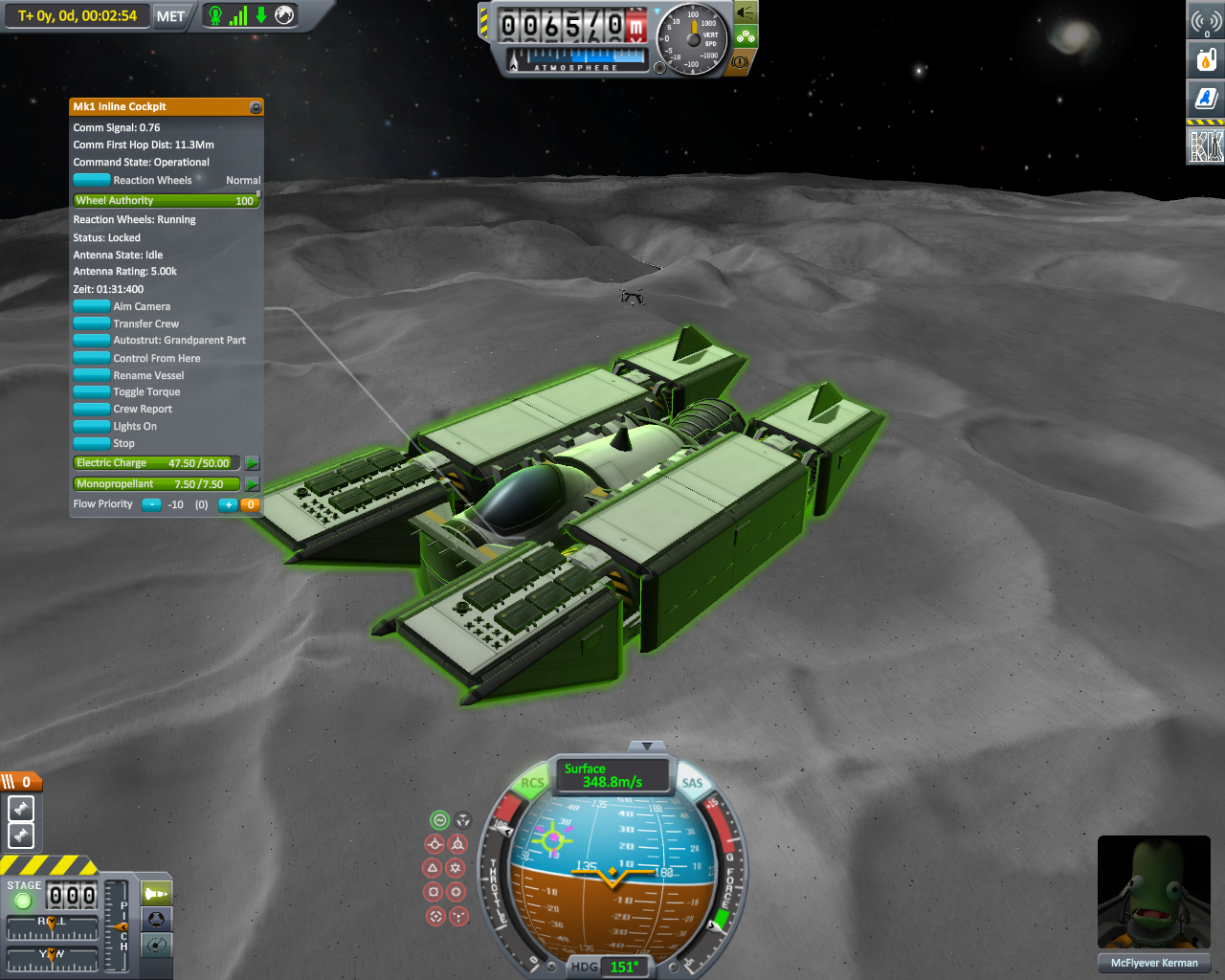Toggle the SAS indicator on navball
Image resolution: width=1225 pixels, height=980 pixels.
tap(692, 783)
